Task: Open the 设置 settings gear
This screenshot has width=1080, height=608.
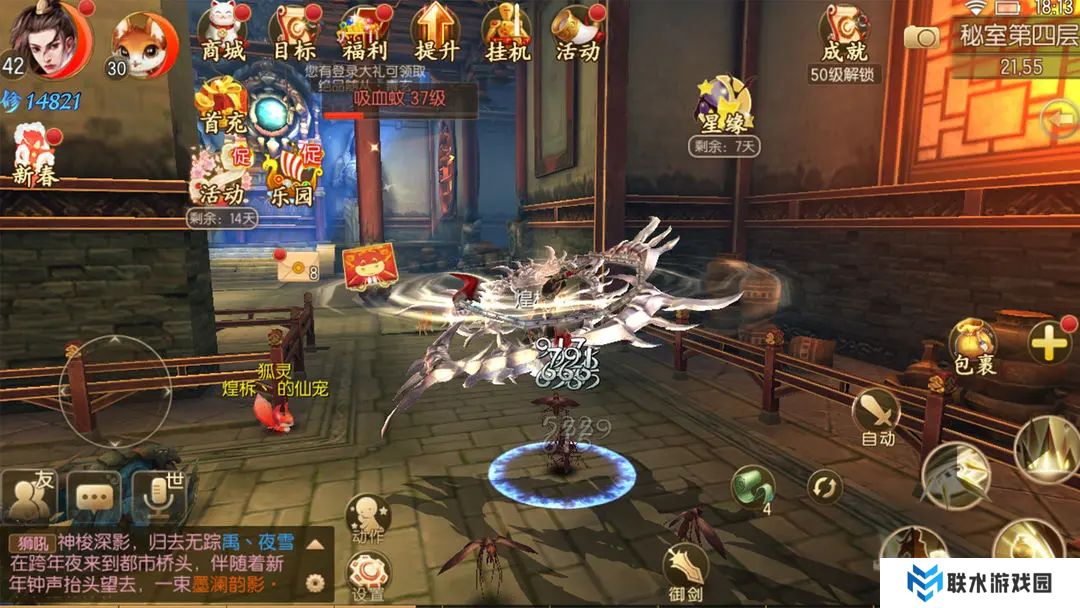Action: [367, 576]
